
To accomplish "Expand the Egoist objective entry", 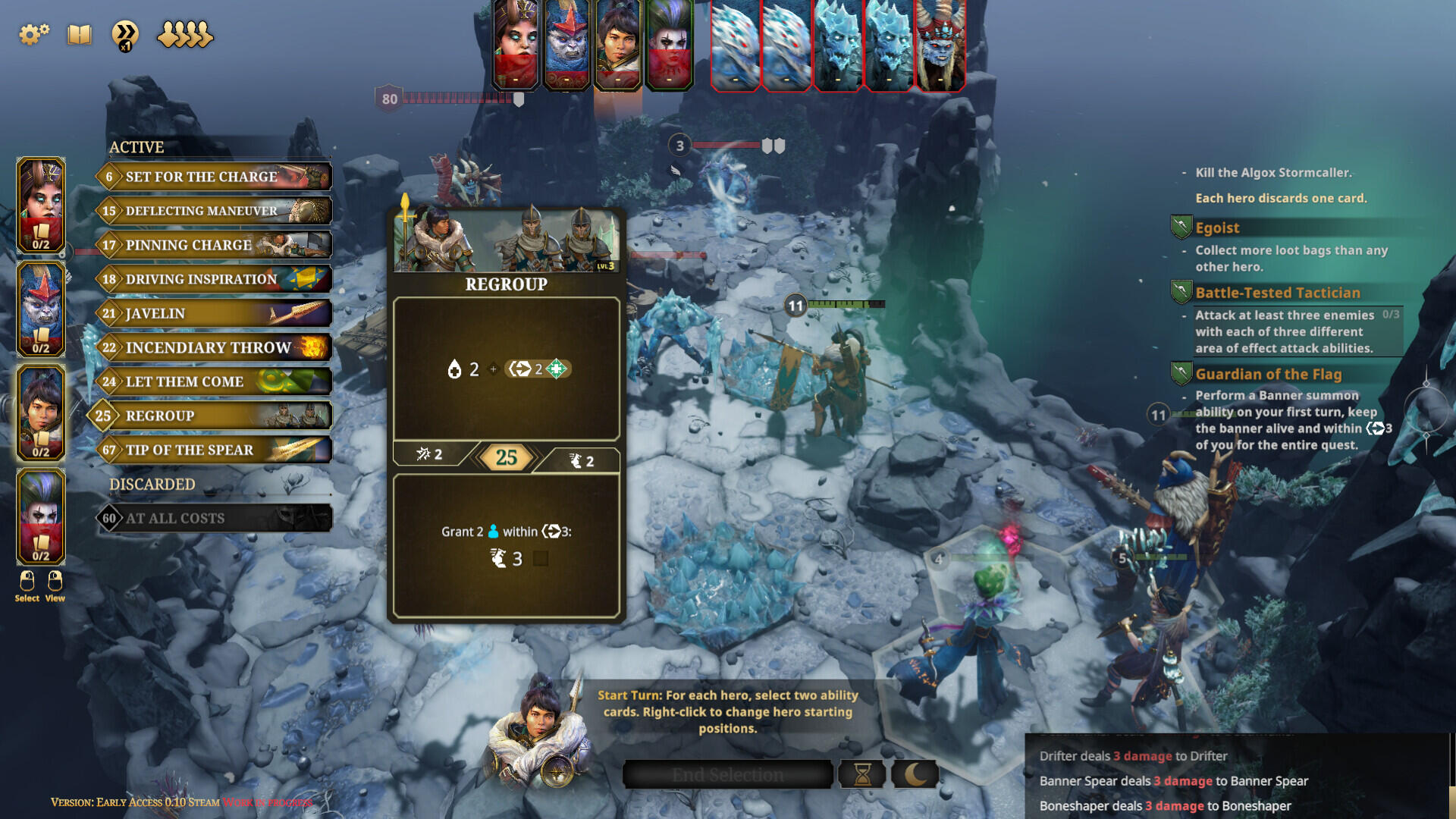I will click(x=1217, y=227).
